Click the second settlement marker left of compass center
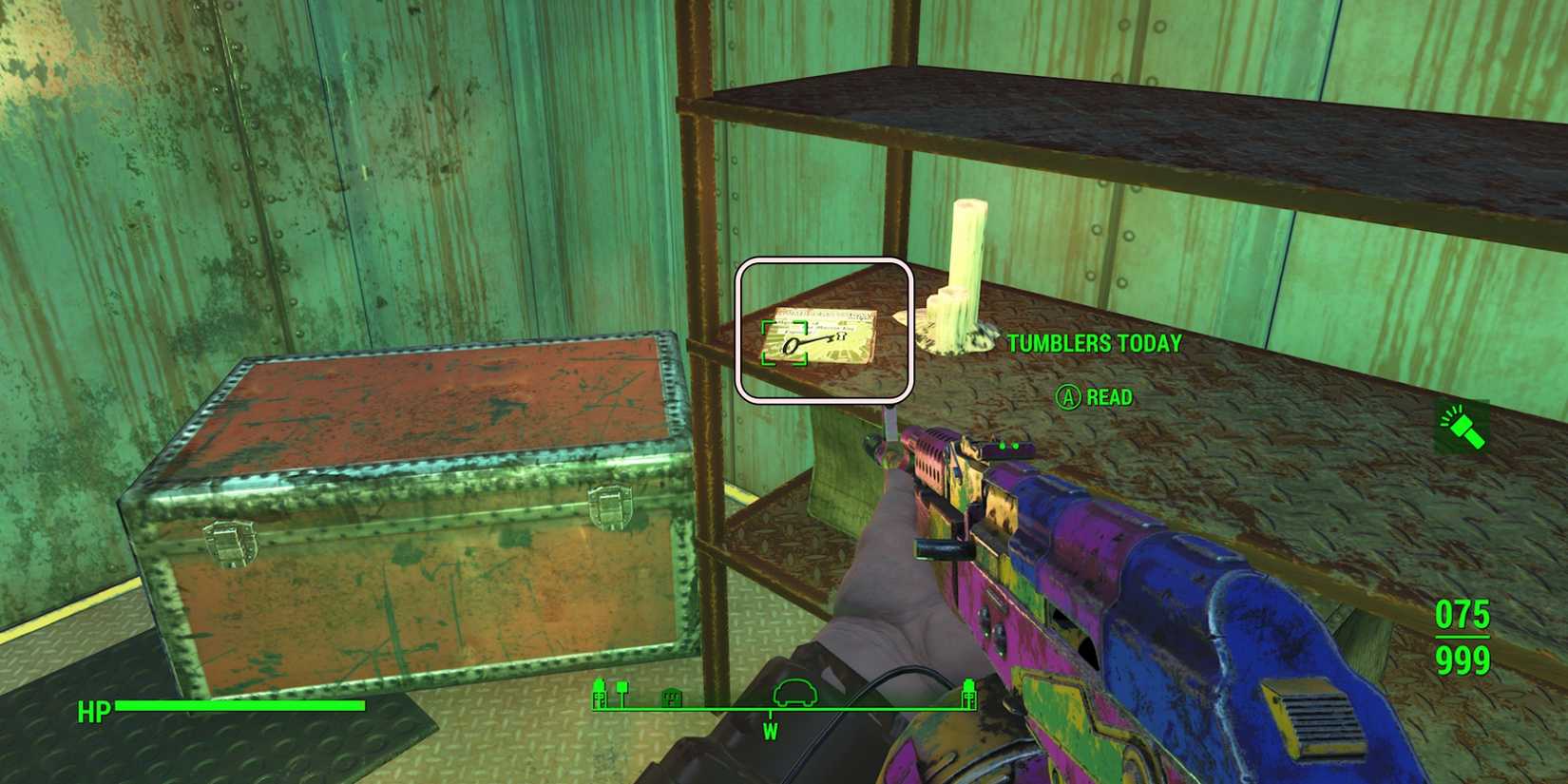 point(622,689)
